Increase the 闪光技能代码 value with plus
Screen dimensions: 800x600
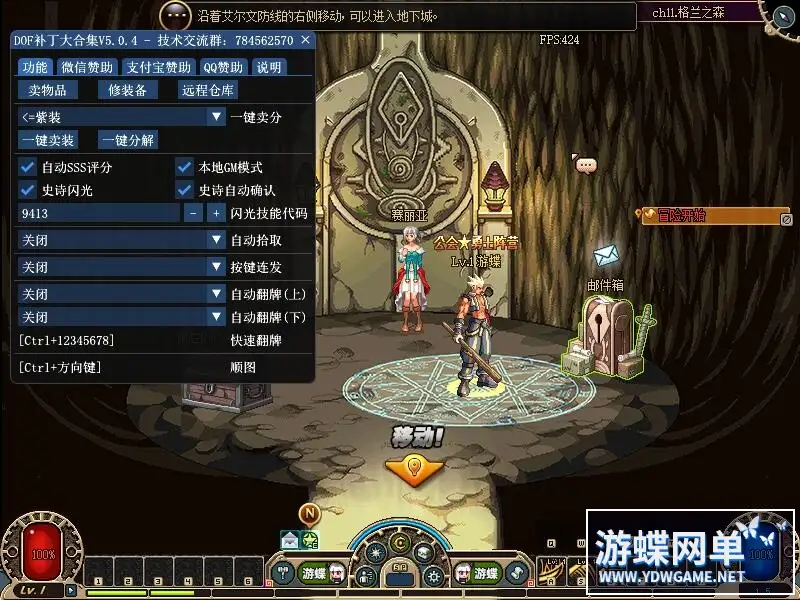coord(215,213)
